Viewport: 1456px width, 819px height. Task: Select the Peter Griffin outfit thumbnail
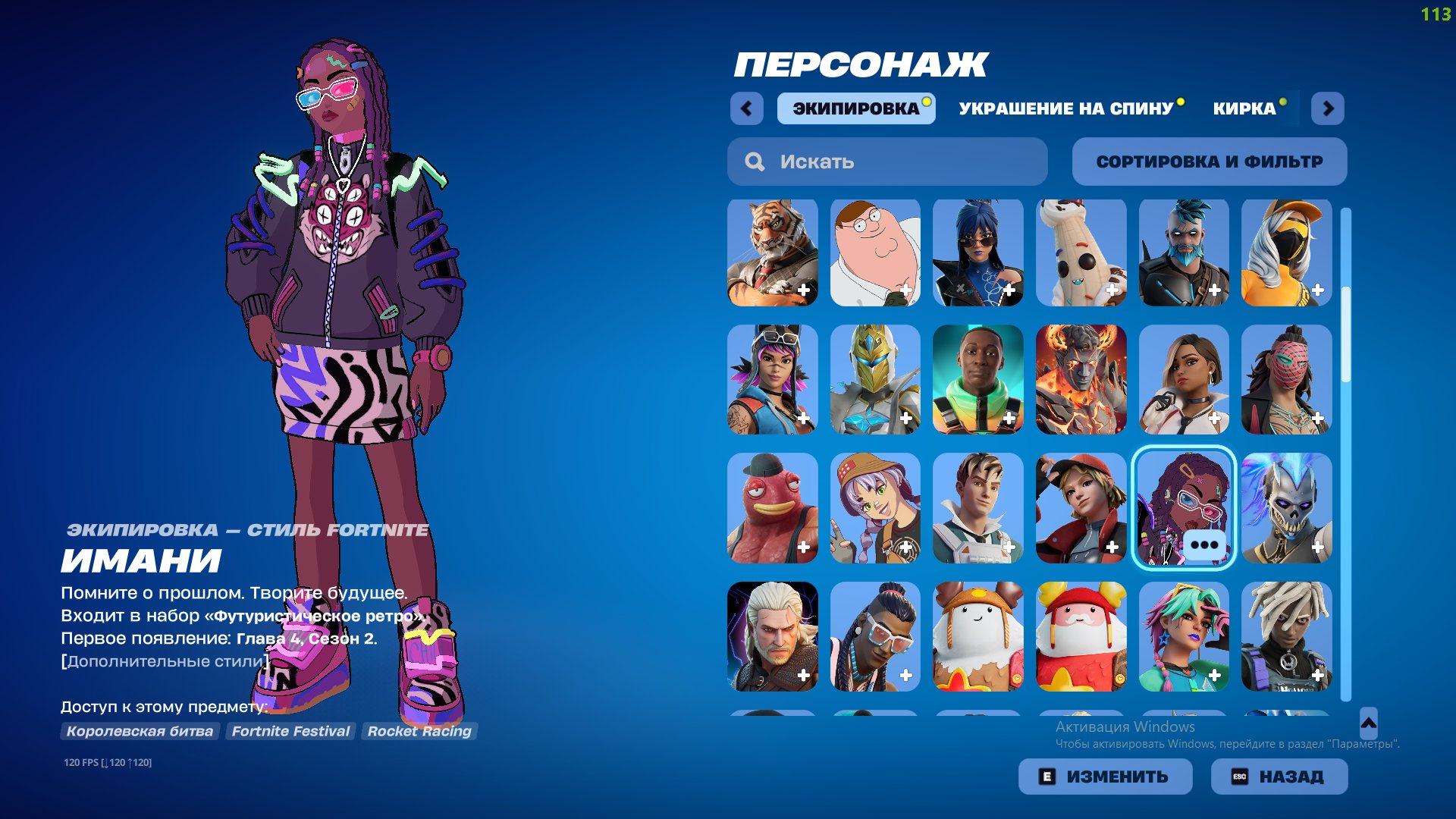click(x=875, y=252)
